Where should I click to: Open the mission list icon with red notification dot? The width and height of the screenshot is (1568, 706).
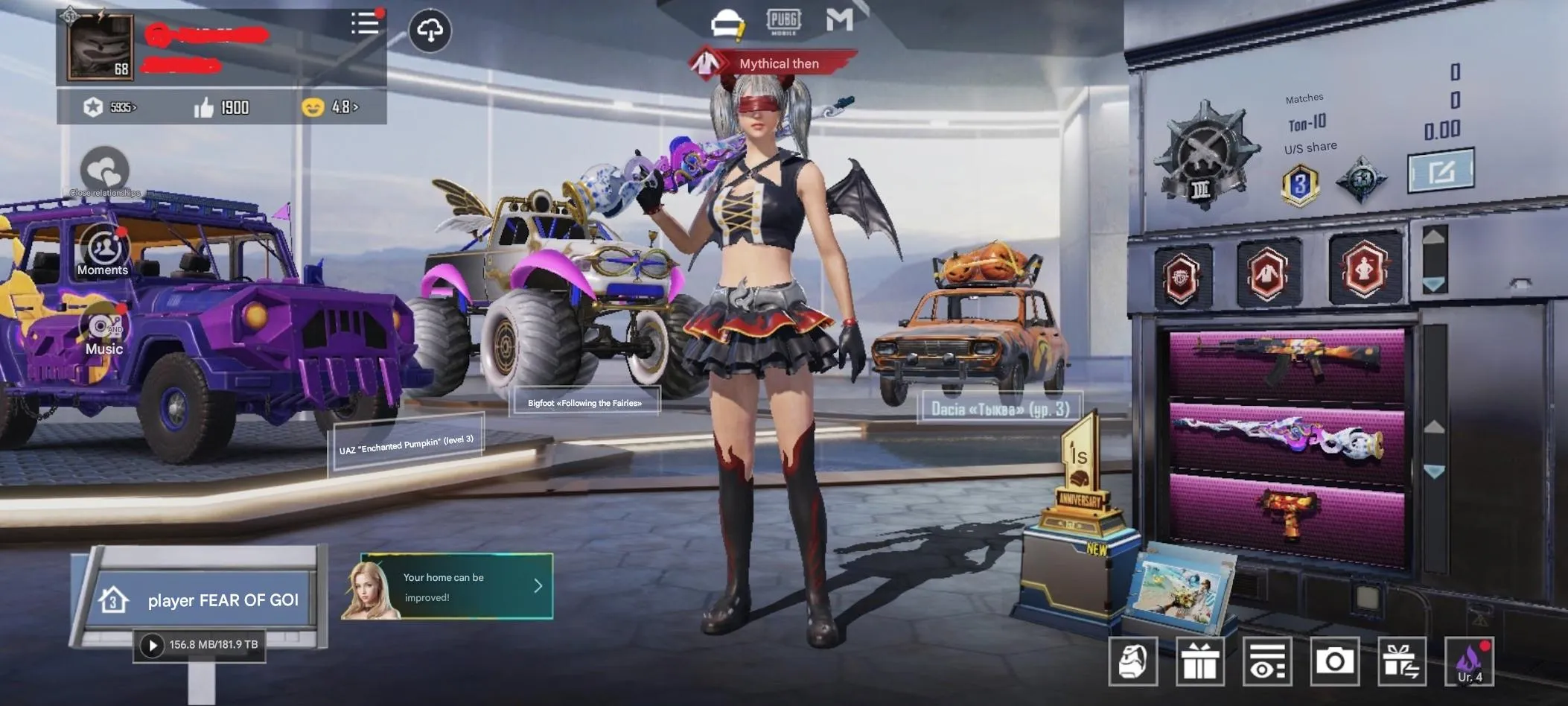coord(364,24)
